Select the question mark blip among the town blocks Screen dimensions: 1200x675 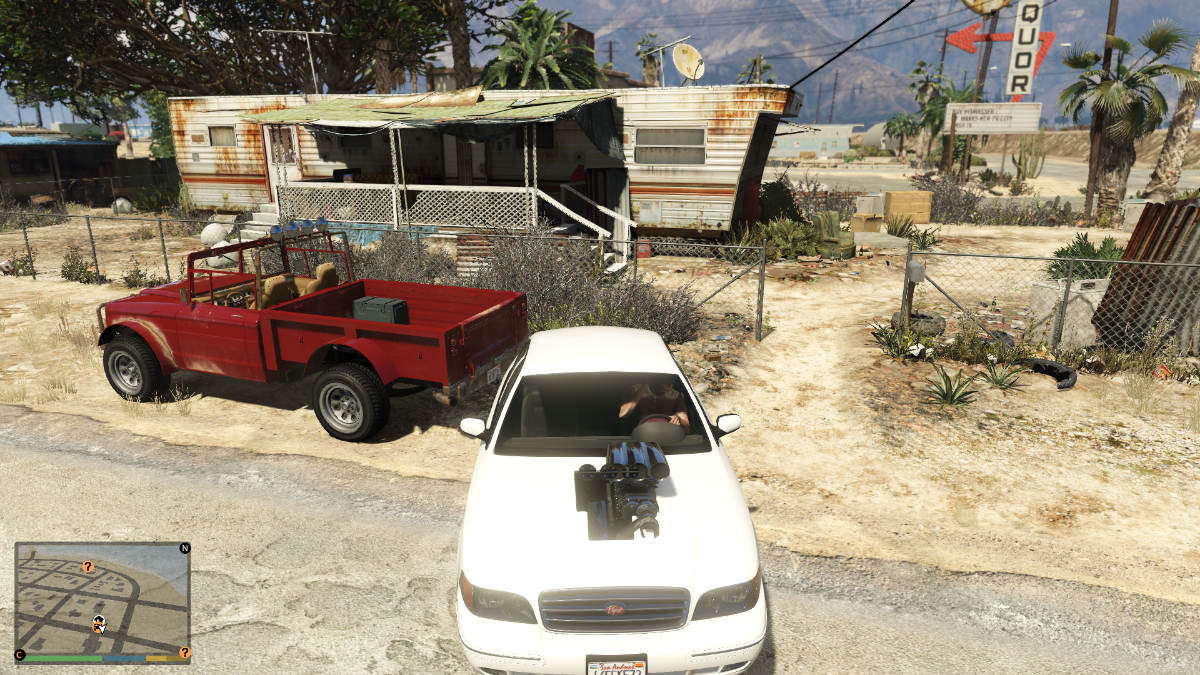click(x=88, y=567)
